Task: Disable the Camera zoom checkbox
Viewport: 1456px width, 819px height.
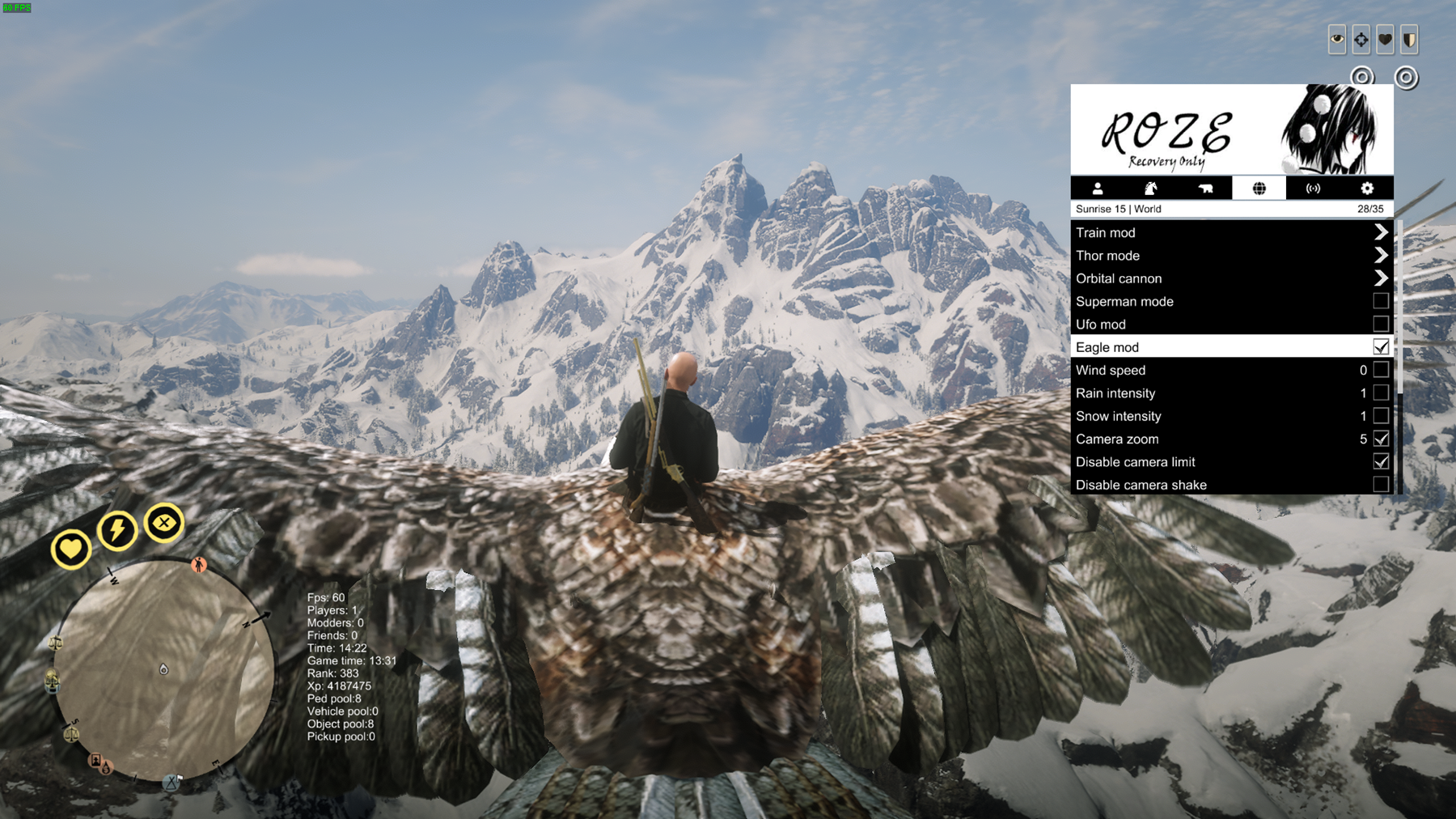Action: (x=1381, y=439)
